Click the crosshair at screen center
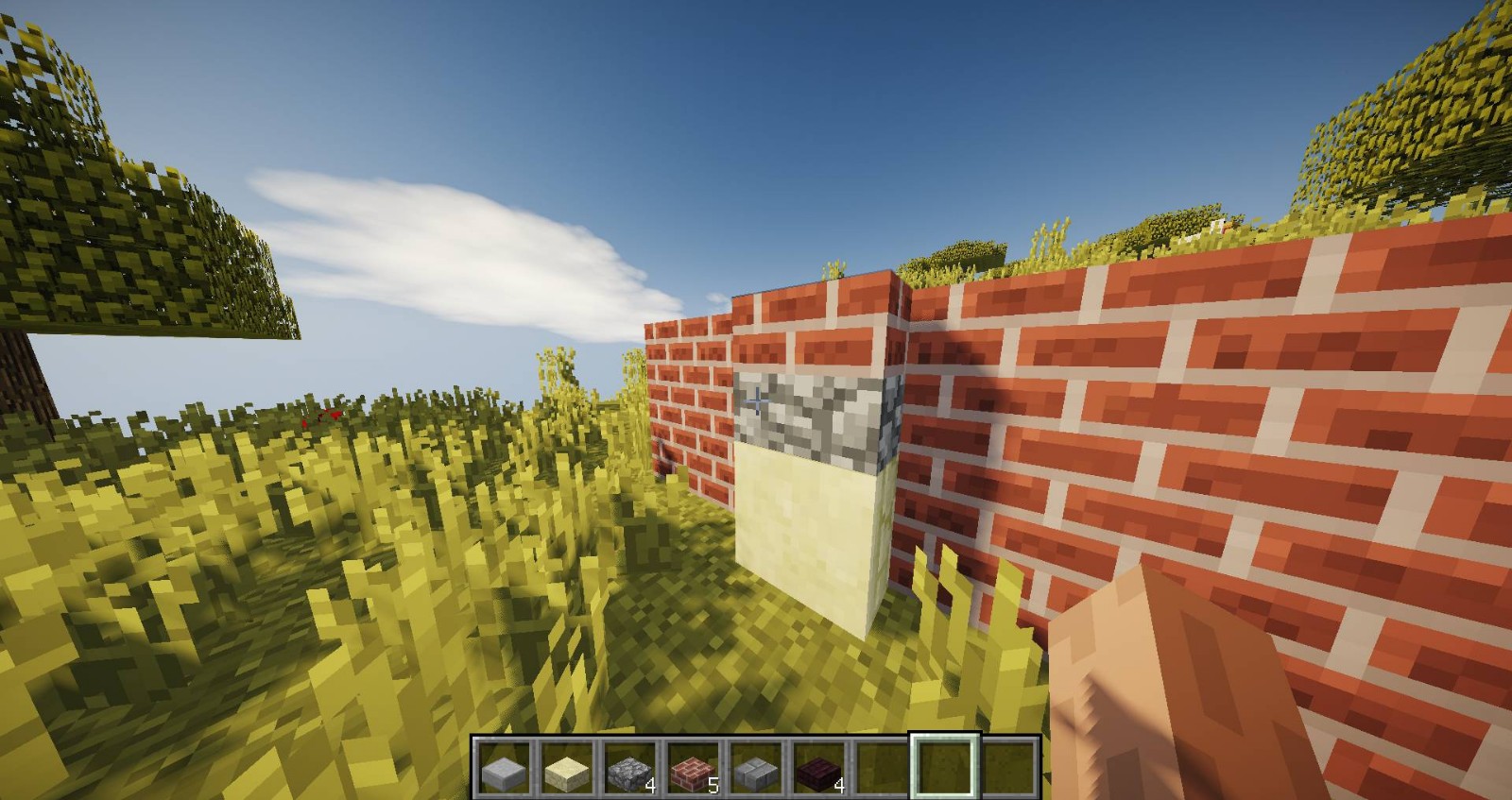 pyautogui.click(x=756, y=400)
